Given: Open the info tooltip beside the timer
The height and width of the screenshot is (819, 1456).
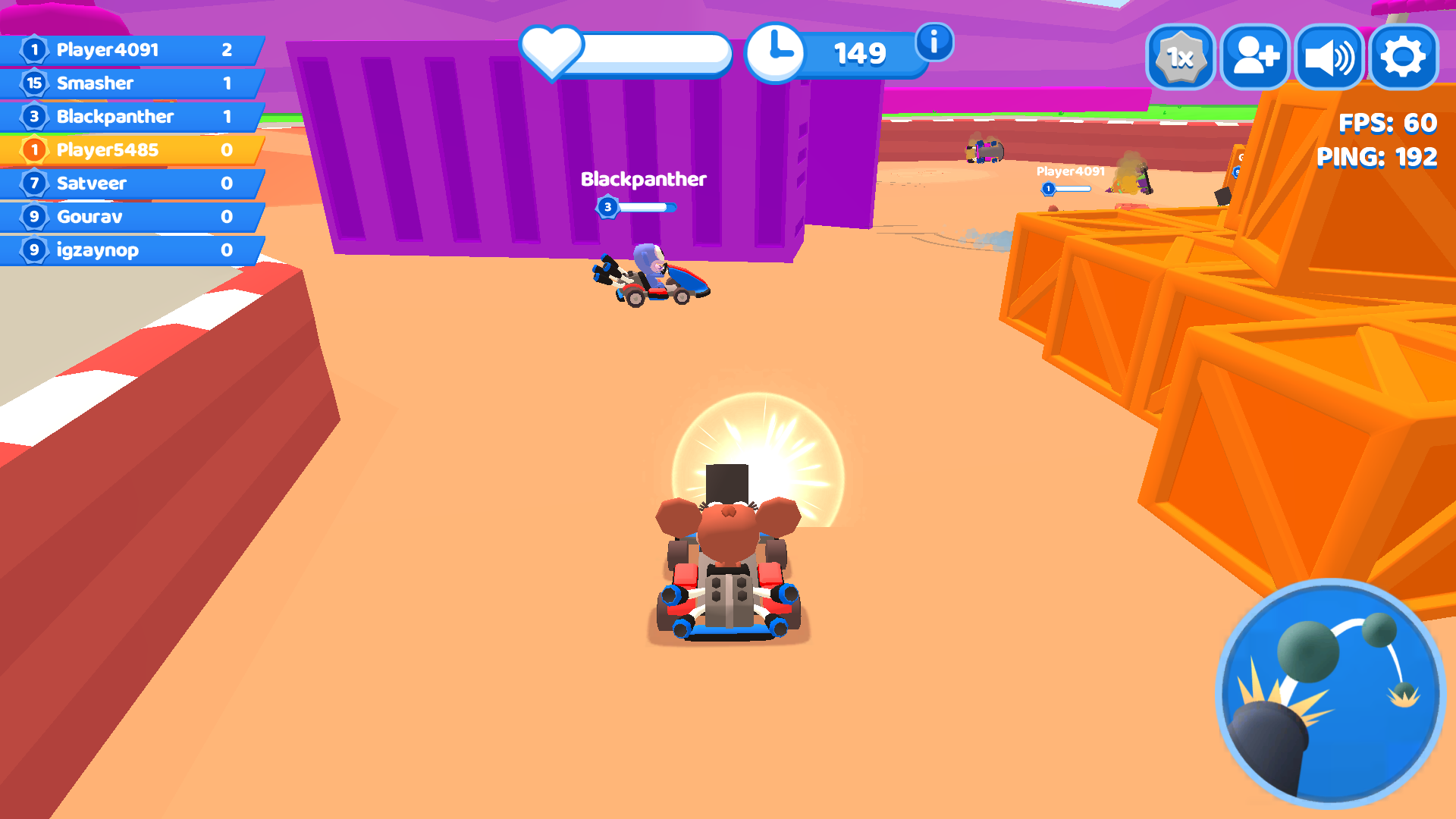Looking at the screenshot, I should click(933, 43).
